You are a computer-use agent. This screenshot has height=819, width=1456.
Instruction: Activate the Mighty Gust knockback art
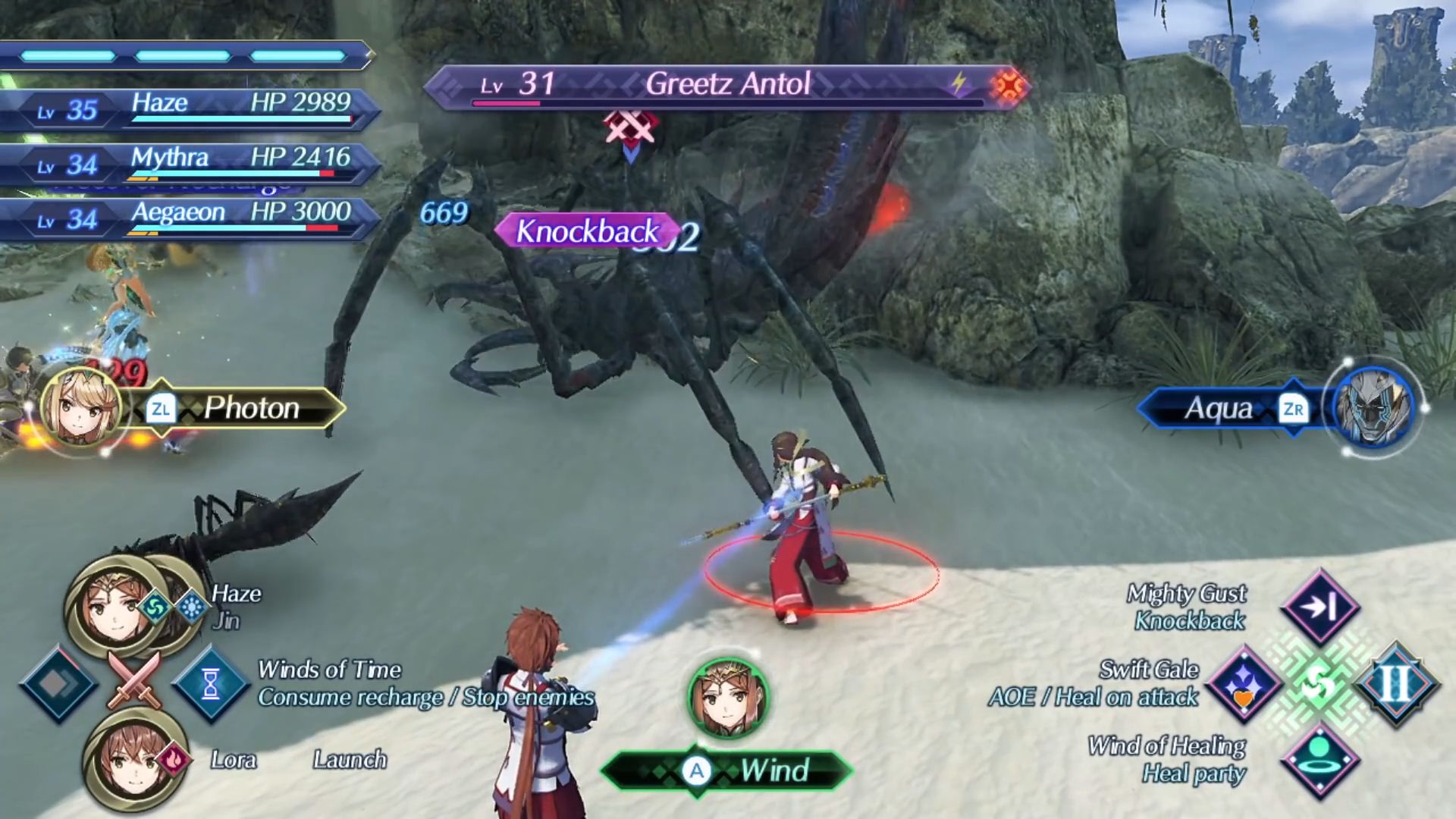(x=1319, y=607)
